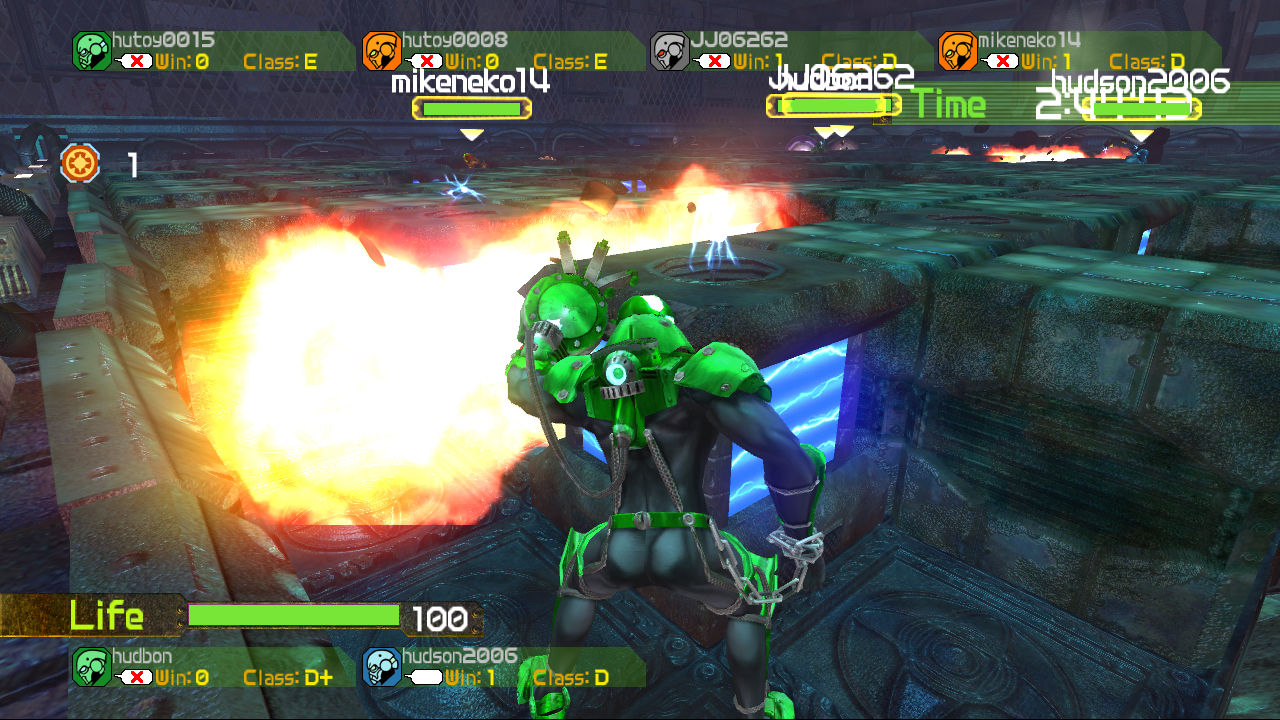The height and width of the screenshot is (720, 1280).
Task: Choose mikeneko14's orange avatar in the player row
Action: [957, 51]
